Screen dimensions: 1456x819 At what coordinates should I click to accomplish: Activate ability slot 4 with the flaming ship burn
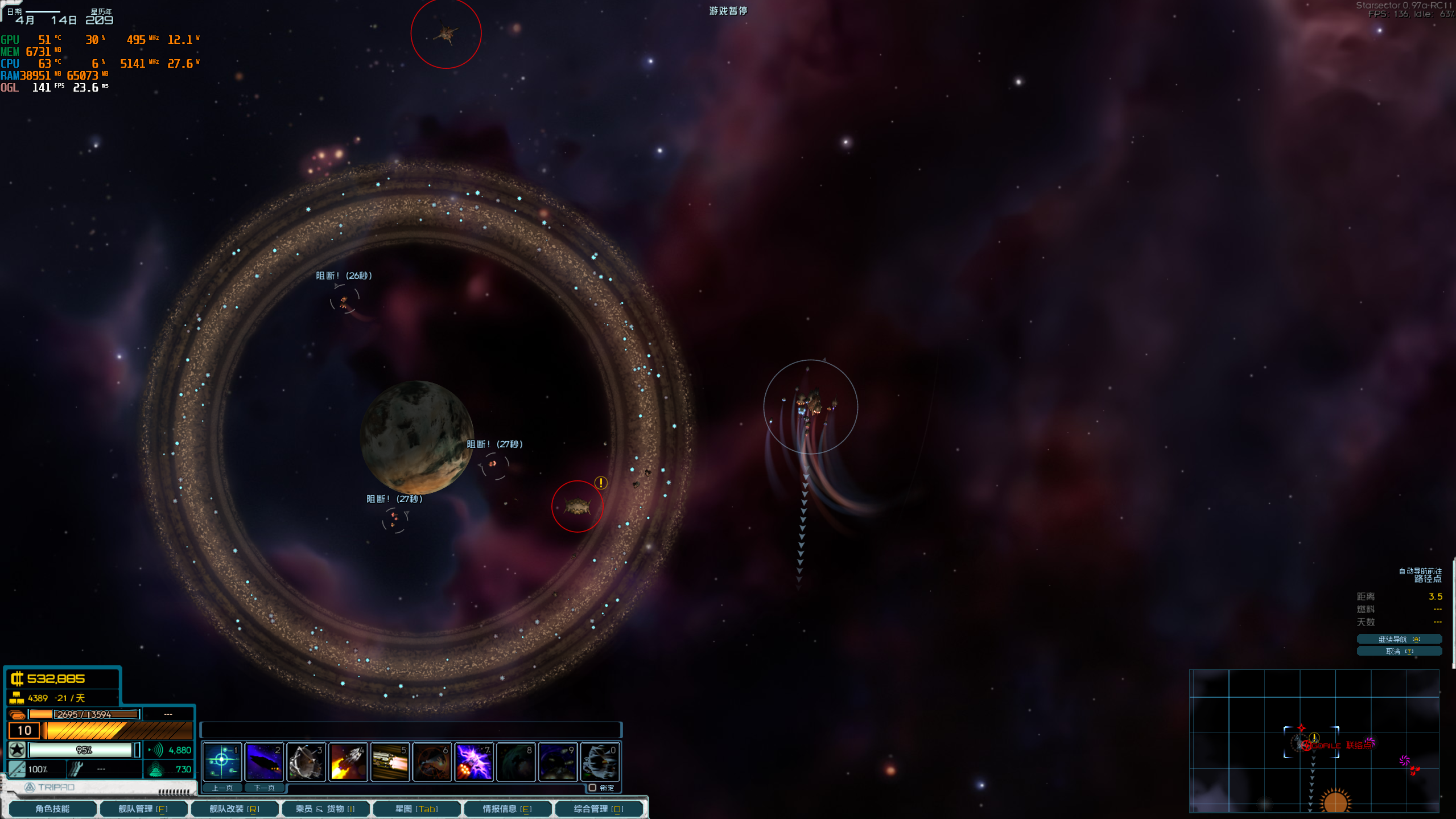(348, 762)
